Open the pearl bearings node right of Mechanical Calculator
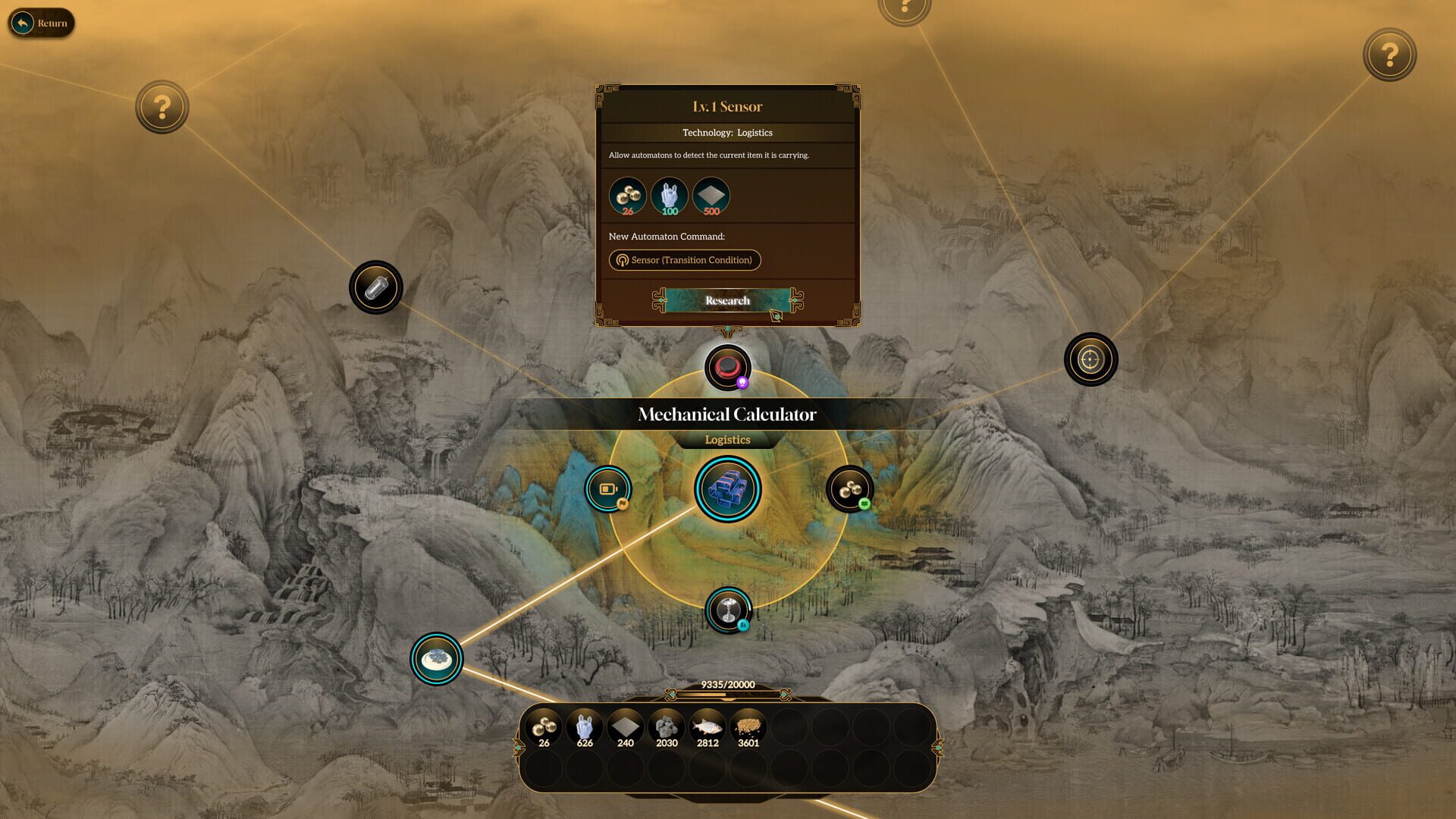The height and width of the screenshot is (819, 1456). click(x=849, y=488)
